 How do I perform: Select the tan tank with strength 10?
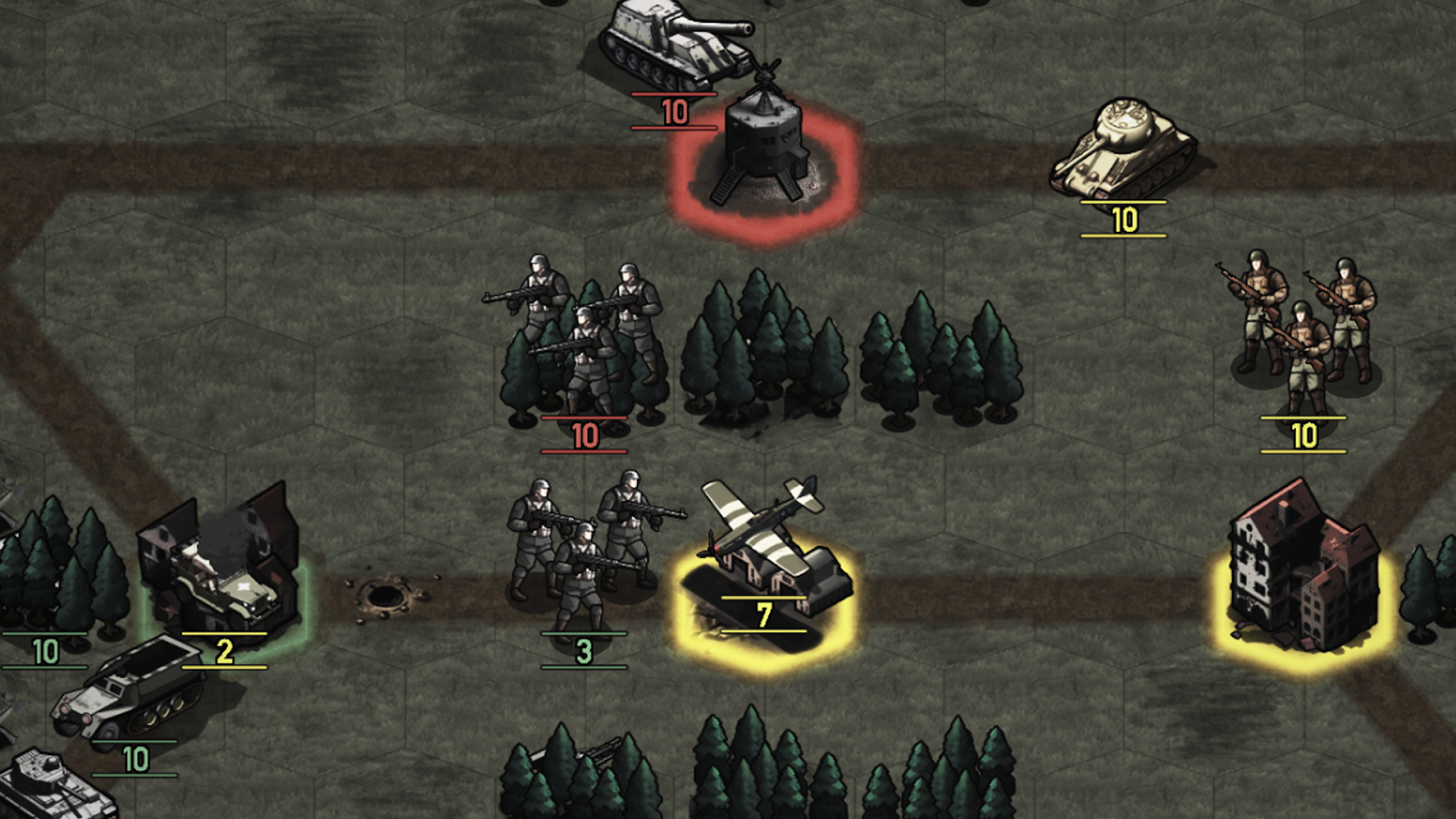(1123, 150)
